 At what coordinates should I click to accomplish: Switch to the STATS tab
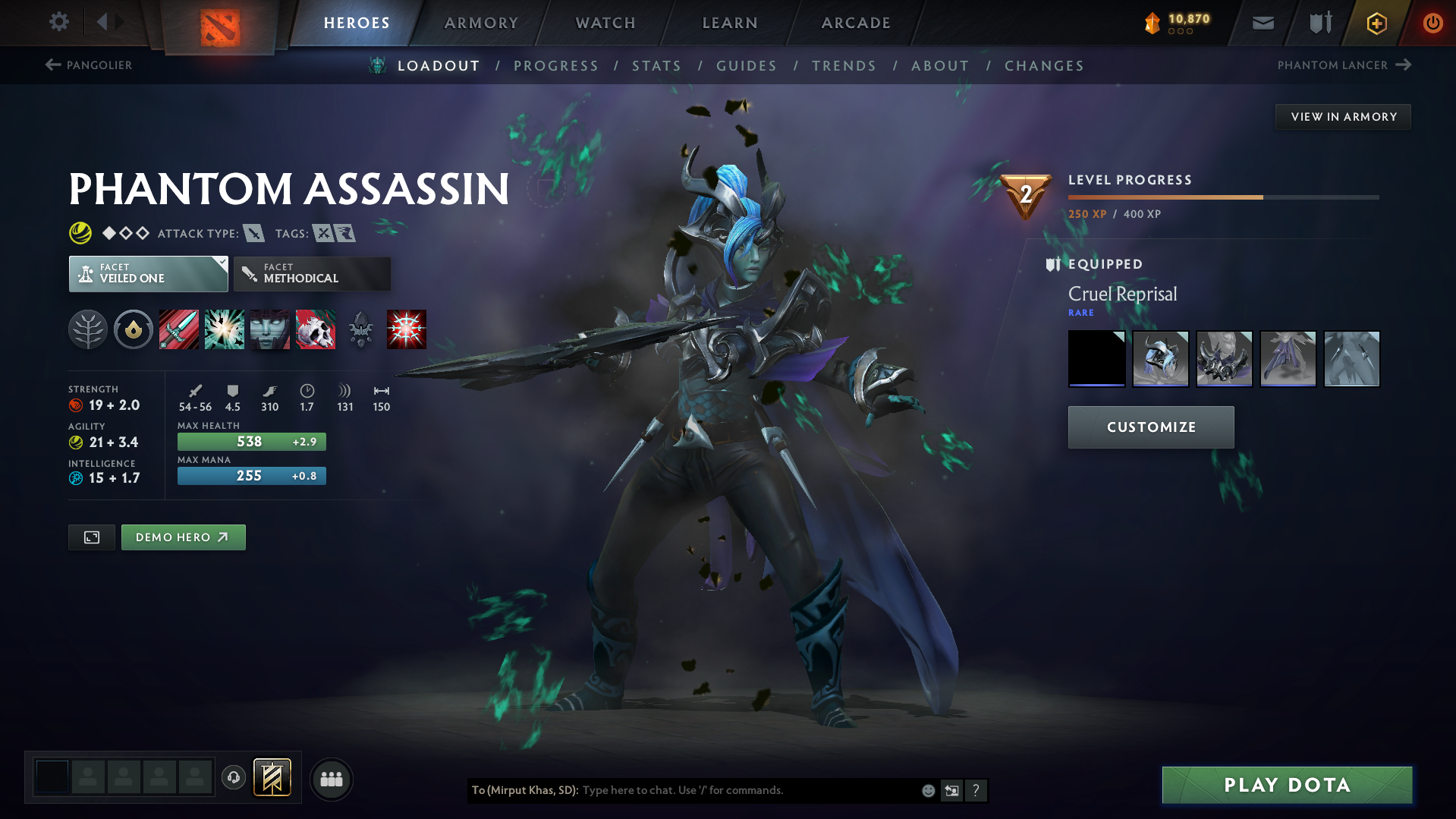tap(656, 65)
